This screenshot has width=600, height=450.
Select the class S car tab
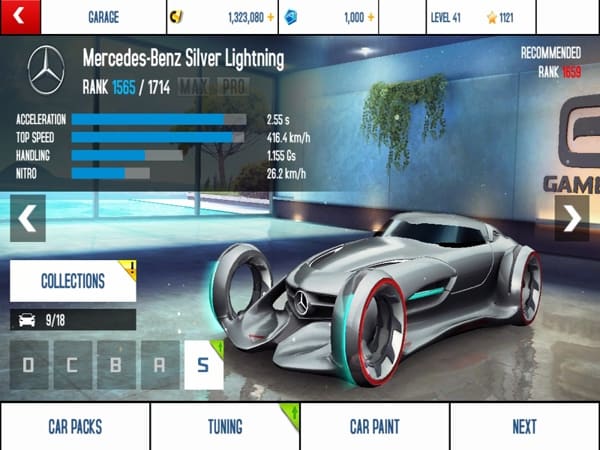(203, 365)
